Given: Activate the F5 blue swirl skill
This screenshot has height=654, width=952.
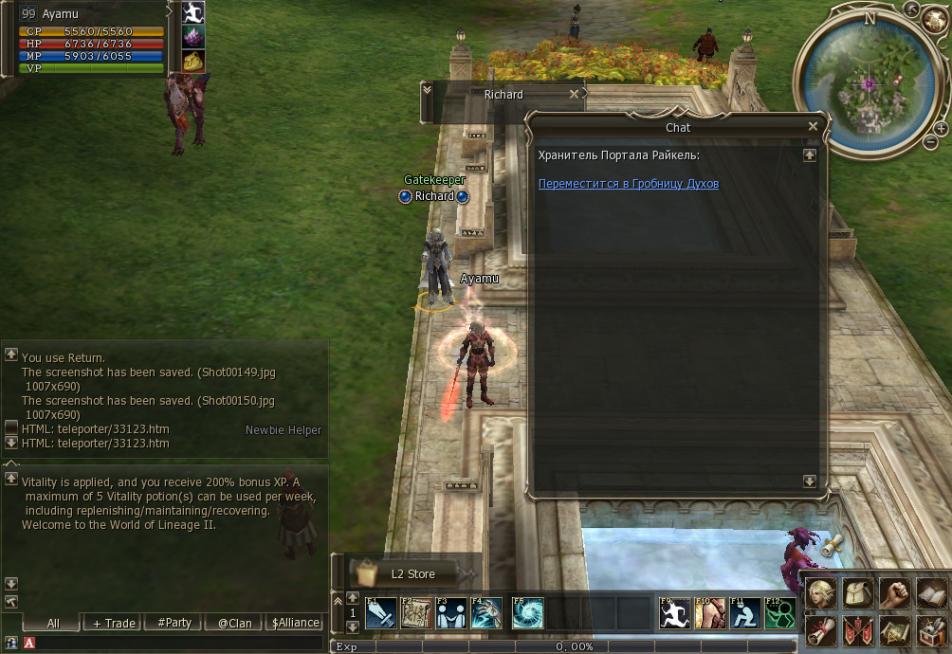Looking at the screenshot, I should click(x=527, y=612).
